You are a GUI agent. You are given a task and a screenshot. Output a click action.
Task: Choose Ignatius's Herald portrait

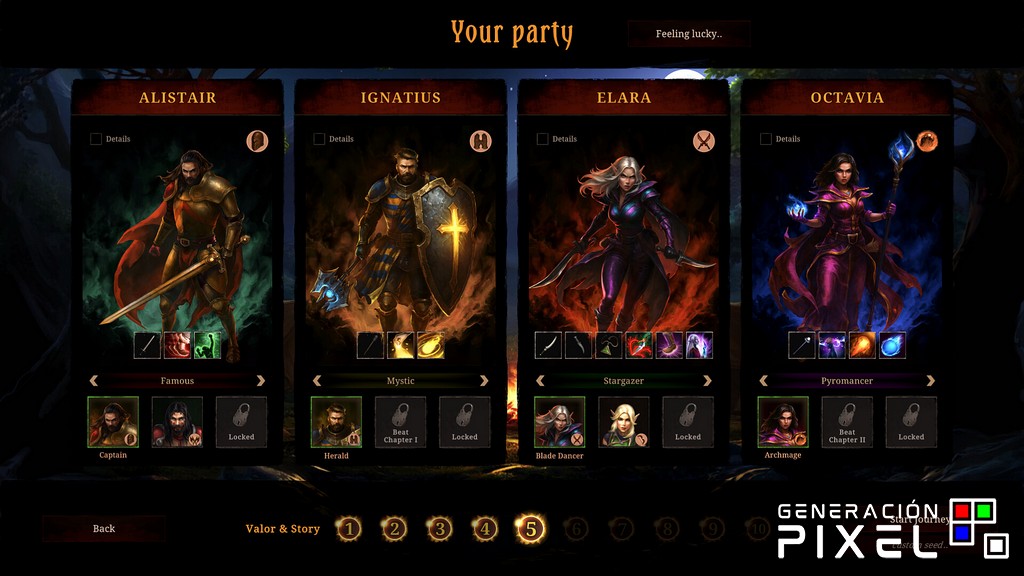click(x=336, y=421)
